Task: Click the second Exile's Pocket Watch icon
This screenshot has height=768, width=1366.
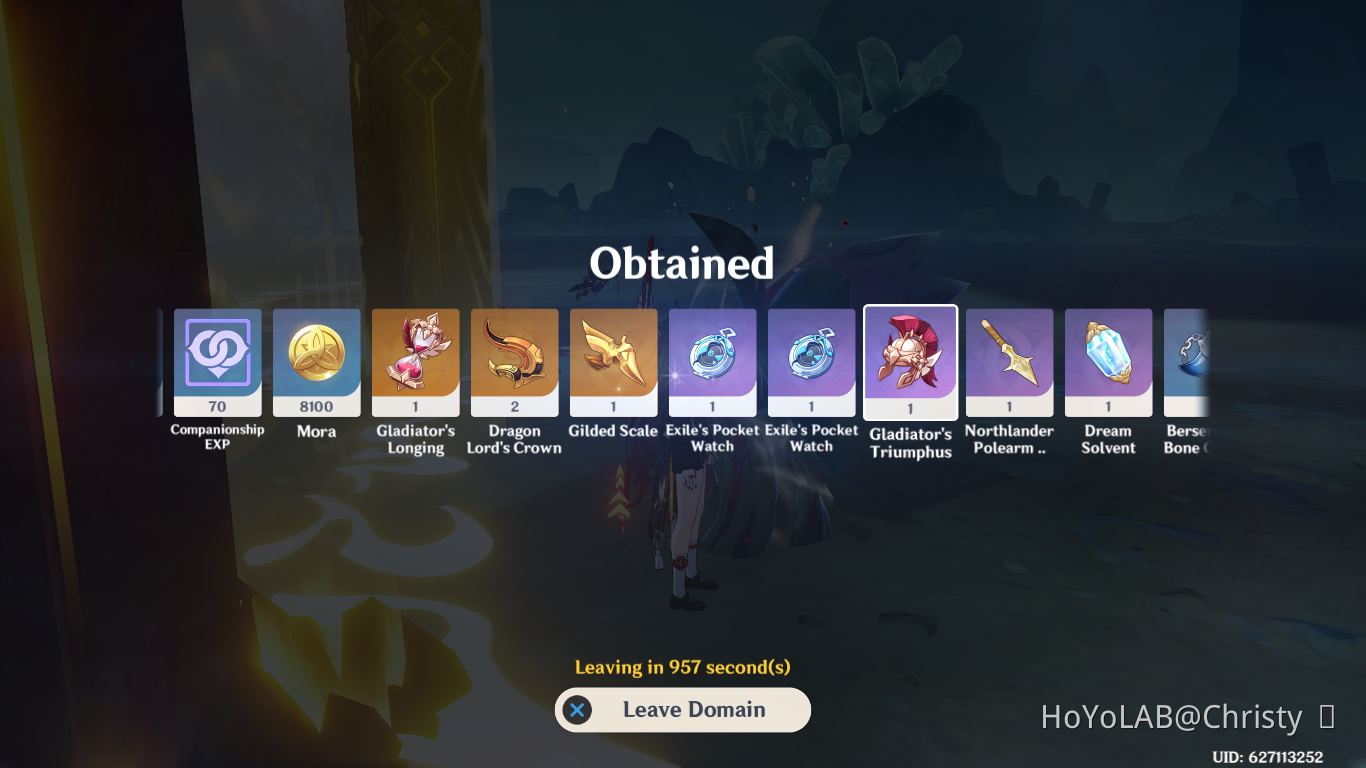Action: click(811, 362)
